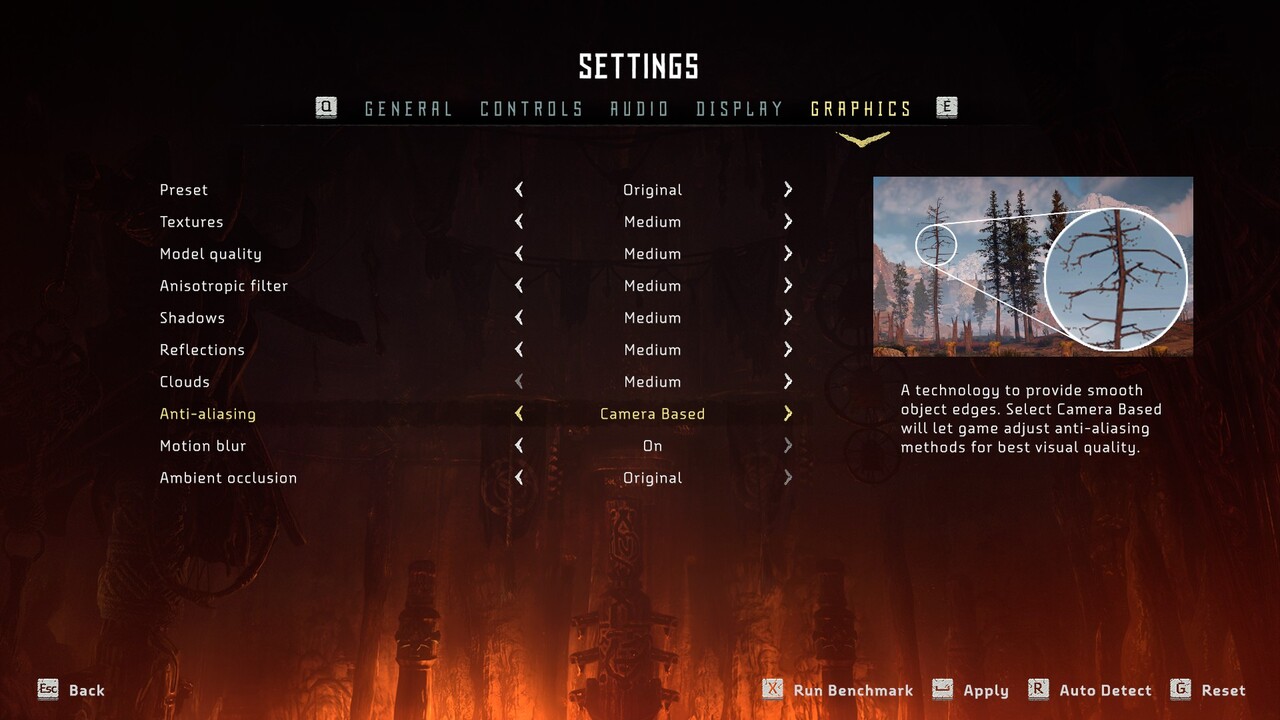The image size is (1280, 720).
Task: Turn Motion blur off with left arrow
Action: click(519, 446)
